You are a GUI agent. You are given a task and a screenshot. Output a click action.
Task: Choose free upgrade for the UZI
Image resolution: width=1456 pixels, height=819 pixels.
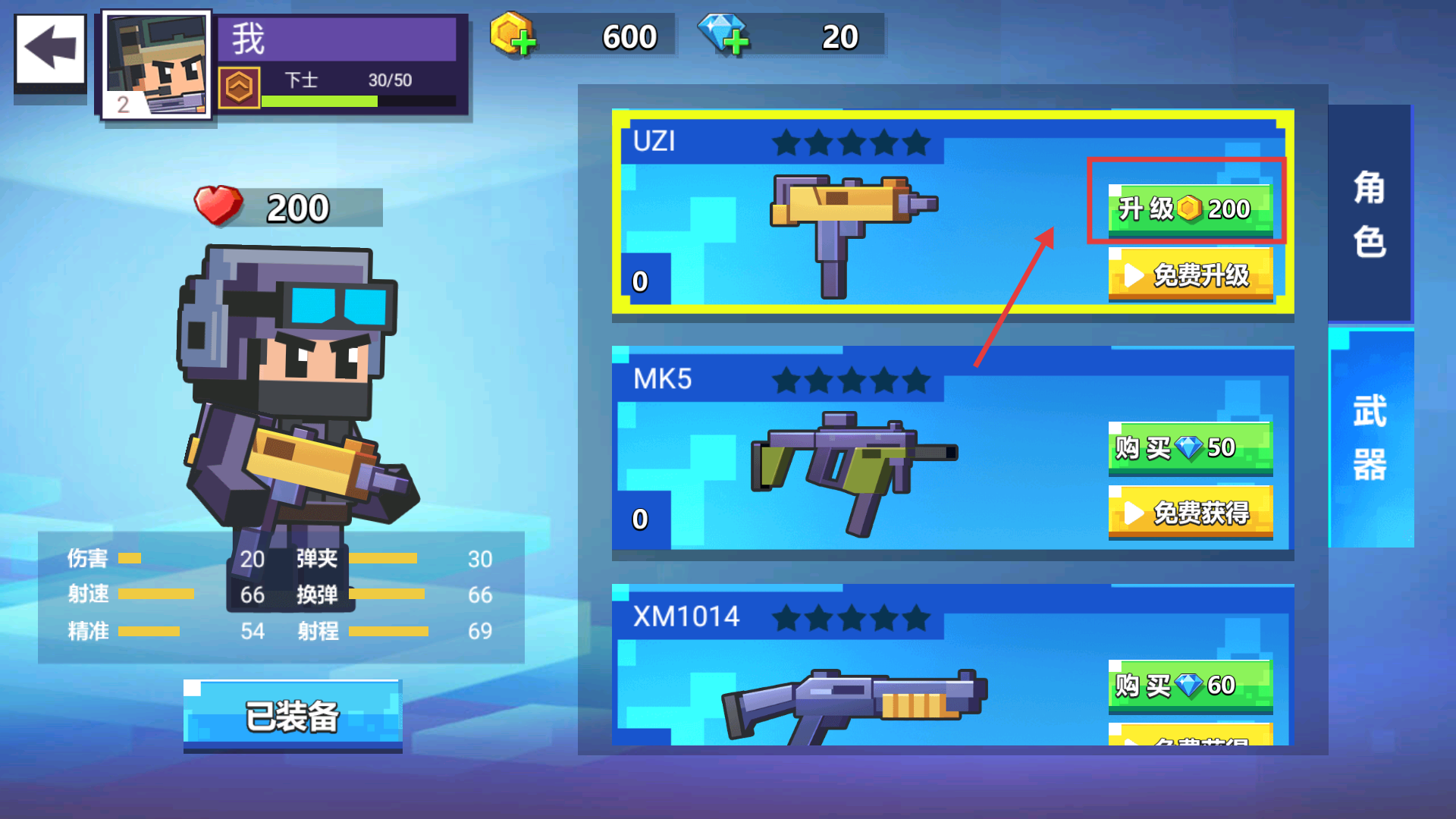coord(1189,275)
